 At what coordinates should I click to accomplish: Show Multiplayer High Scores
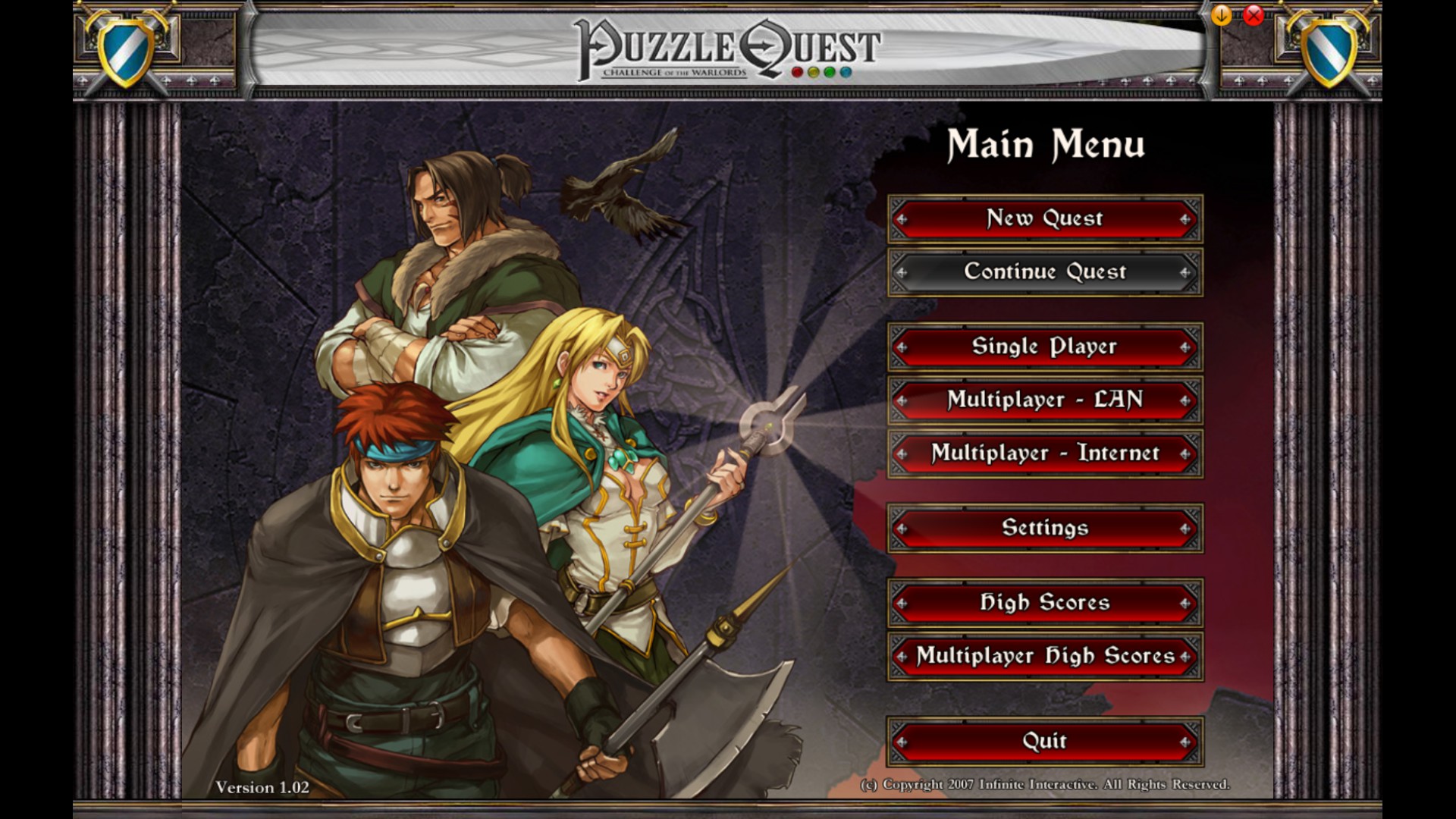1044,656
